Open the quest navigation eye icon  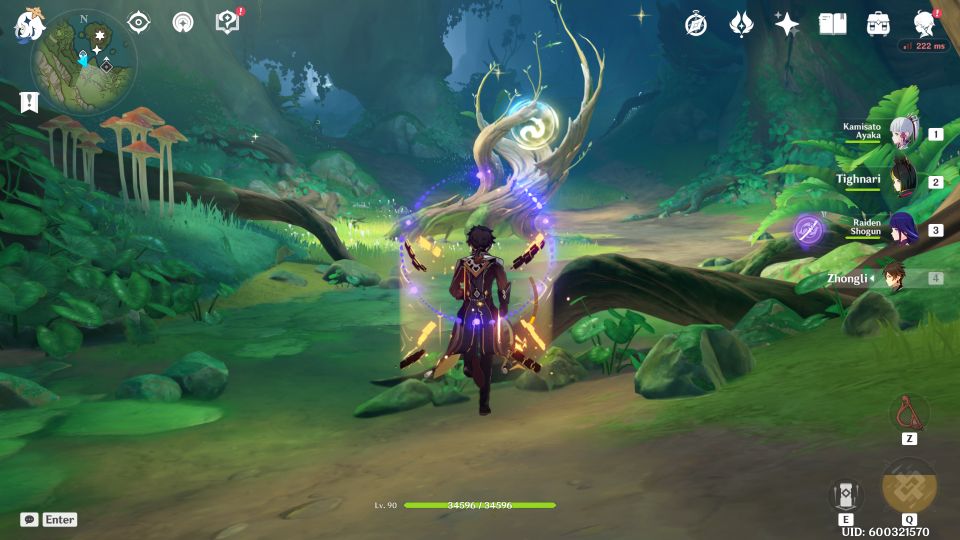coord(138,22)
